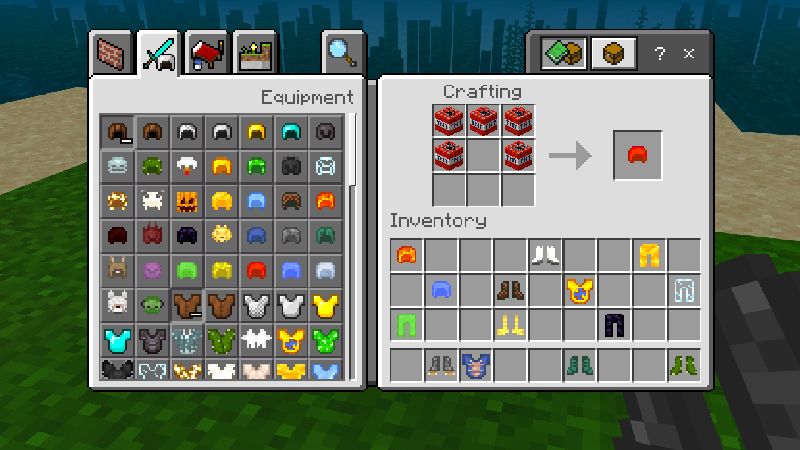Select the carved pumpkin in Equipment list

click(x=186, y=200)
